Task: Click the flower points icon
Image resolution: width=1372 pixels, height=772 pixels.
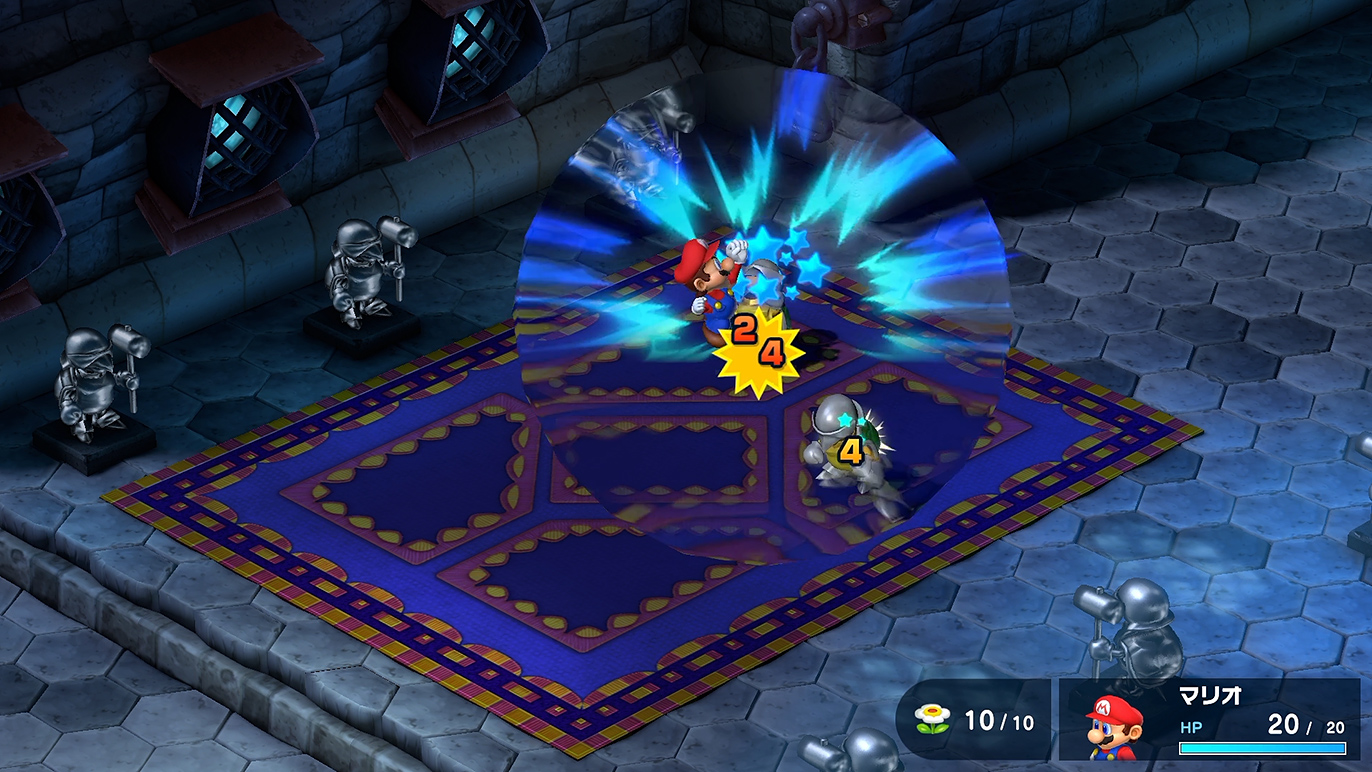Action: (931, 718)
